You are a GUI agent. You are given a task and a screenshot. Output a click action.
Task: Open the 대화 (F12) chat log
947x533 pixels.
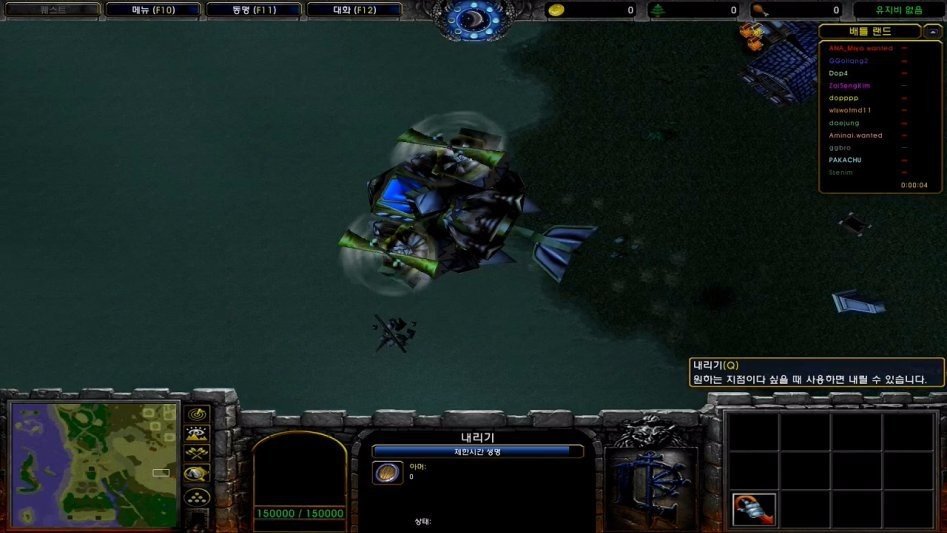click(x=353, y=10)
